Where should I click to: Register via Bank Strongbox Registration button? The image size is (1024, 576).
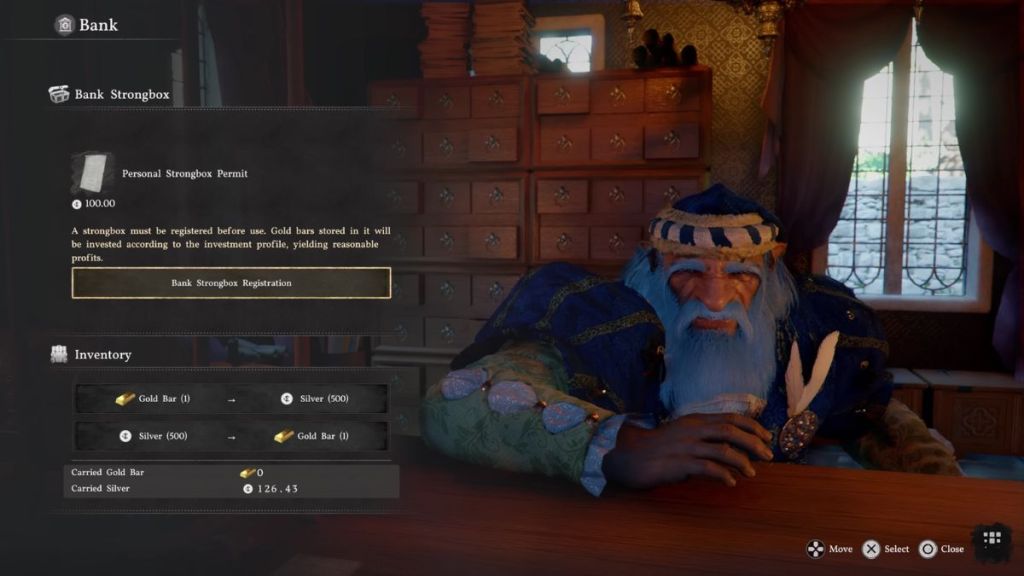(x=231, y=283)
